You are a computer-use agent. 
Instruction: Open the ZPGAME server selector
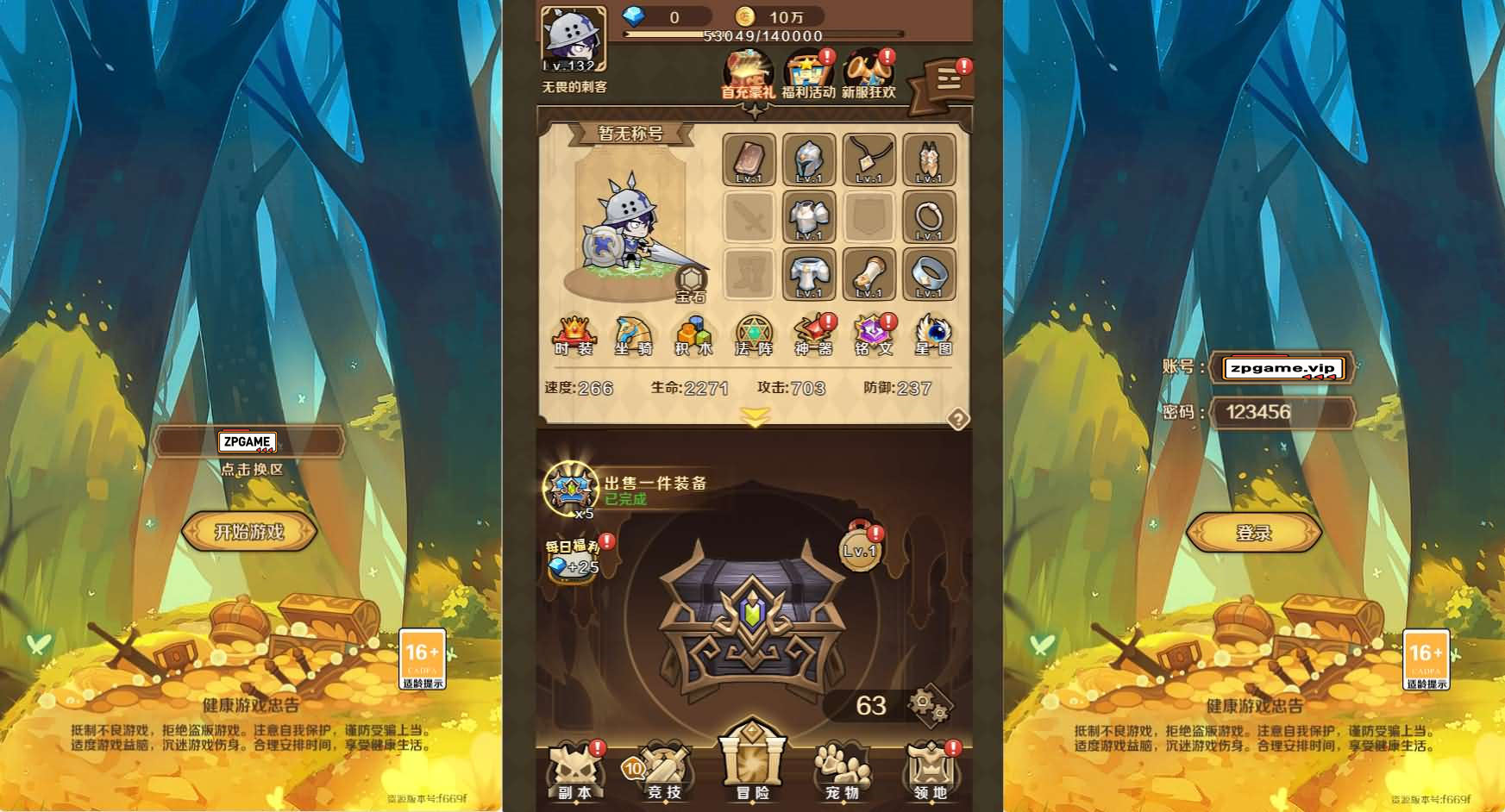[249, 442]
